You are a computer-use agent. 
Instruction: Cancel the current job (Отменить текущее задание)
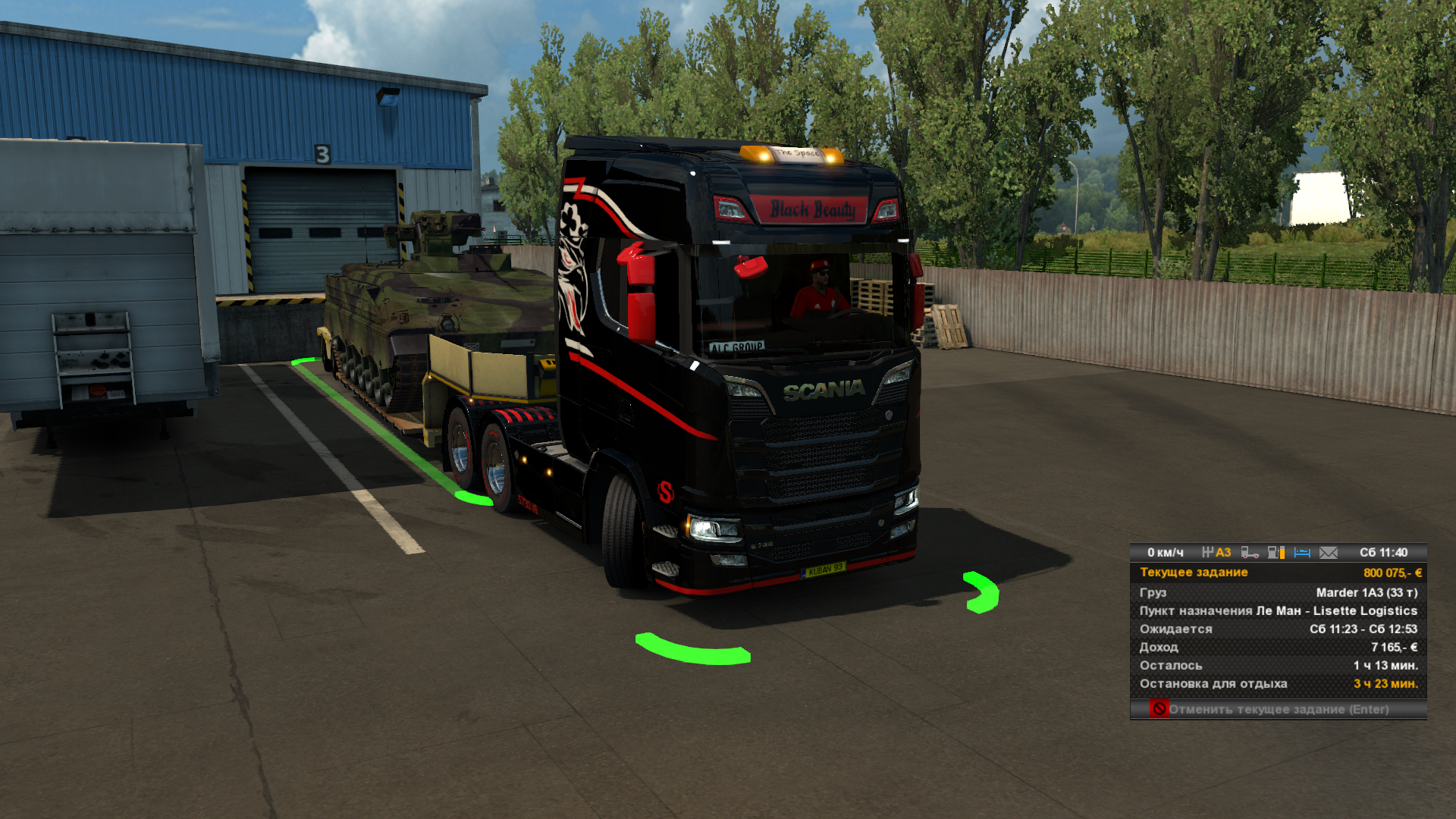click(1278, 709)
